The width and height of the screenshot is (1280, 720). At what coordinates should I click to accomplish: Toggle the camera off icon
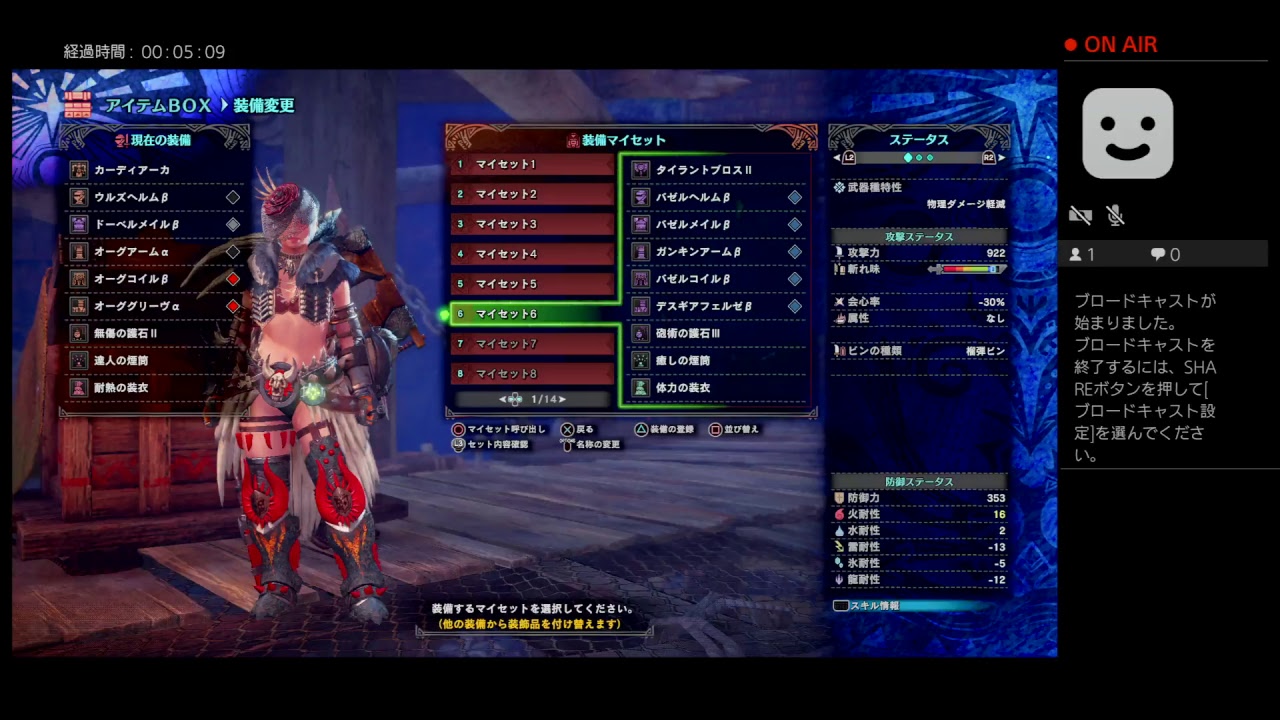[x=1080, y=214]
